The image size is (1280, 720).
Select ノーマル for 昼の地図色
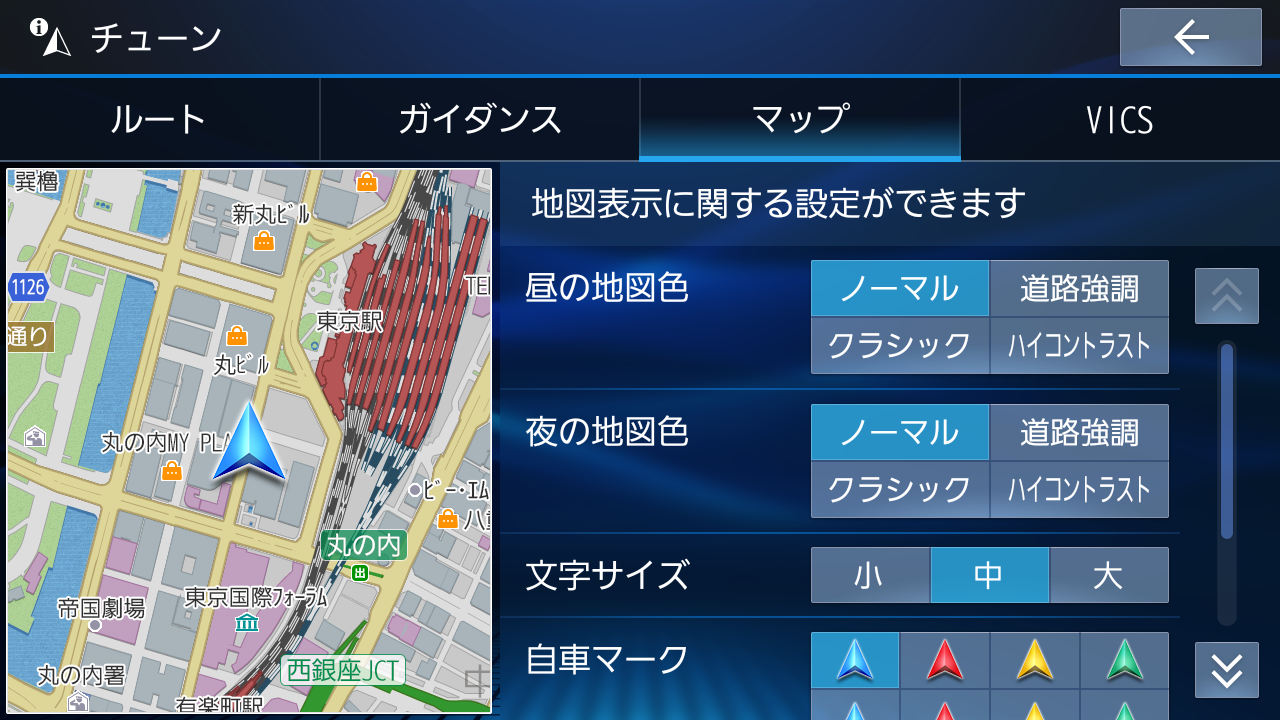tap(899, 288)
